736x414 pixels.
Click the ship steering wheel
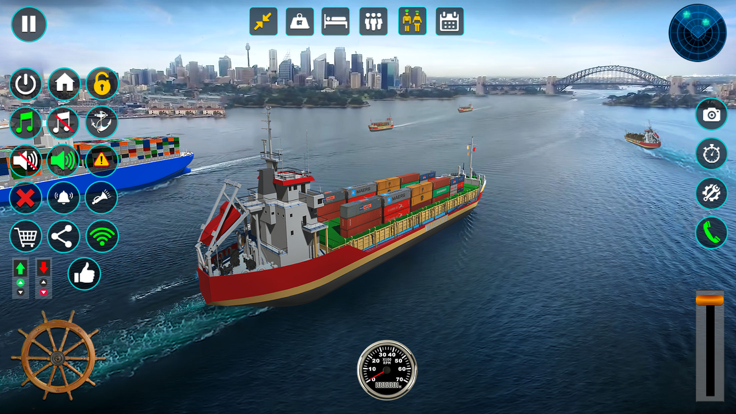click(56, 356)
